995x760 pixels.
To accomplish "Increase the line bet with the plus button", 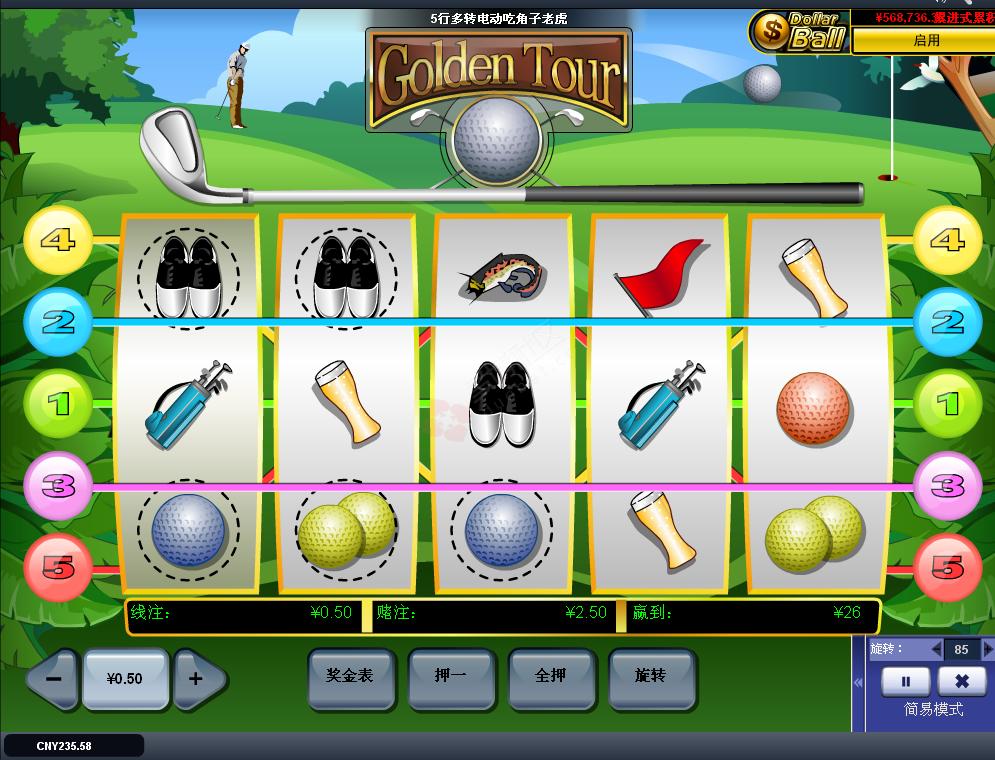I will pyautogui.click(x=196, y=678).
